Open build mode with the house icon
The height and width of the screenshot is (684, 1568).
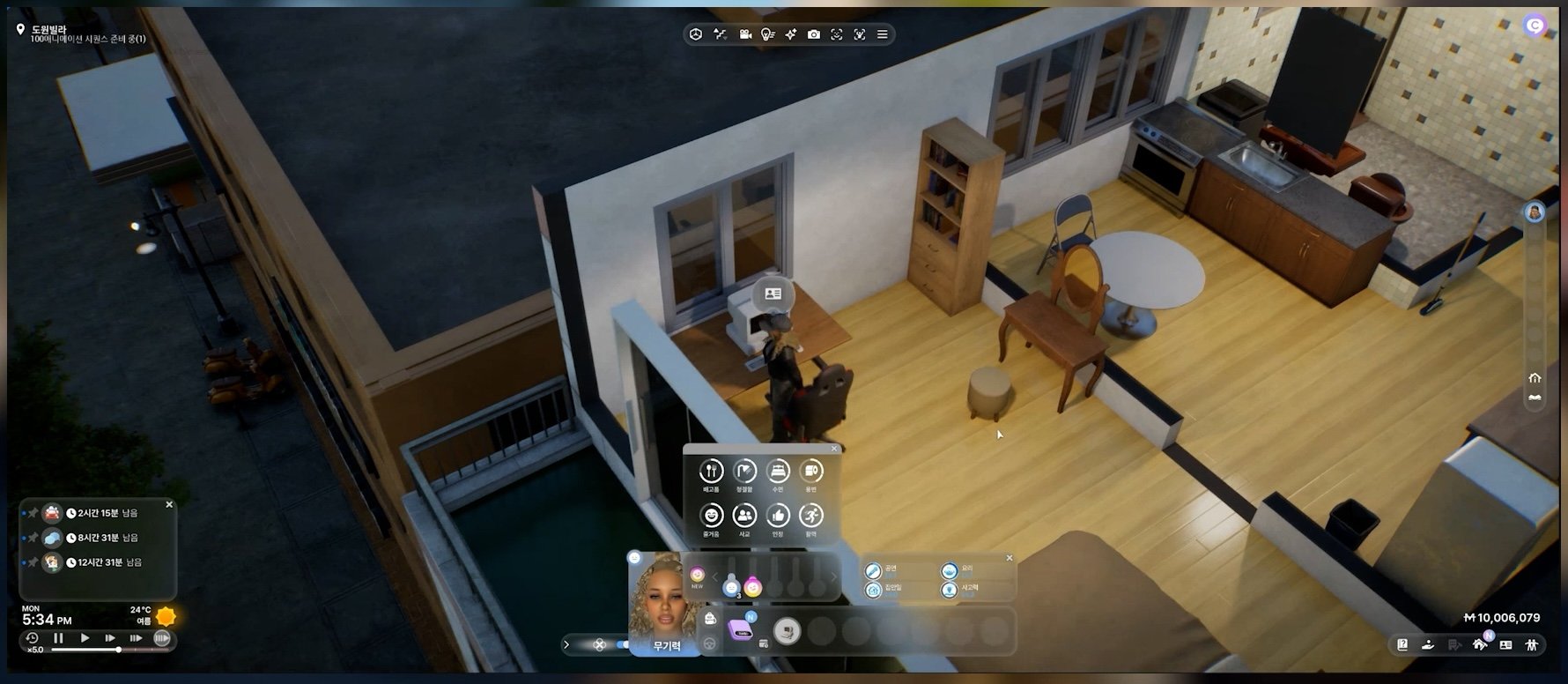(x=1480, y=645)
